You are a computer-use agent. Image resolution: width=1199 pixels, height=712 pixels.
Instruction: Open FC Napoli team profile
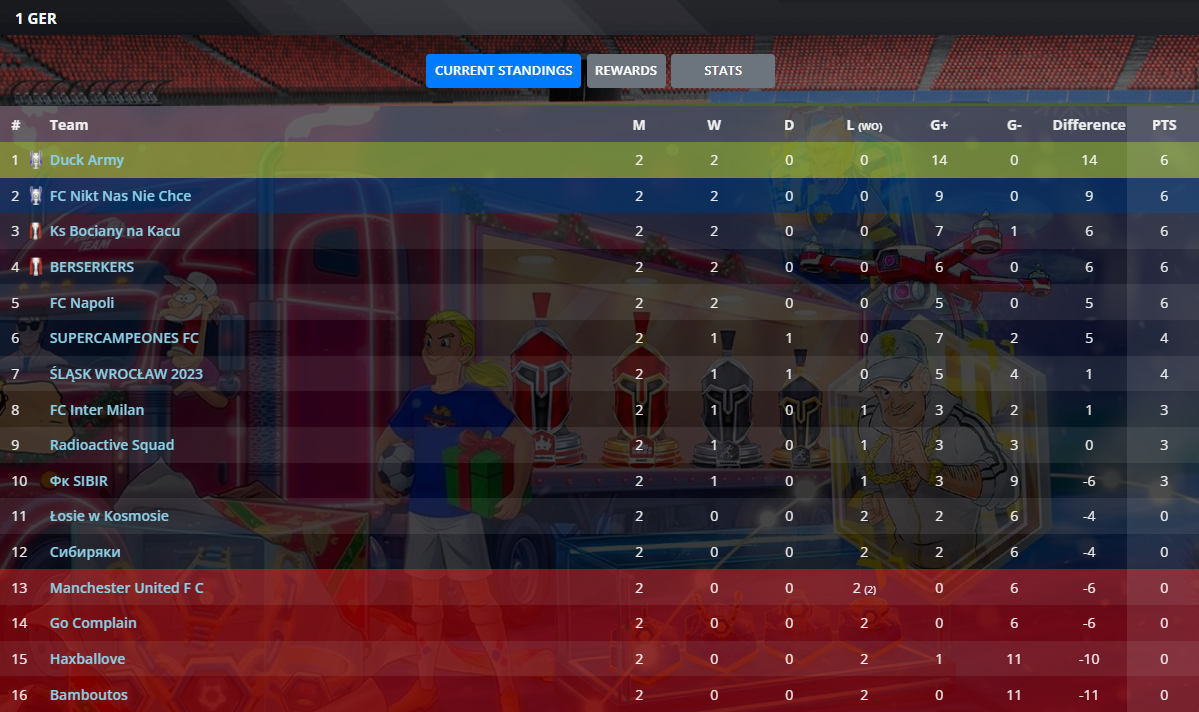82,303
